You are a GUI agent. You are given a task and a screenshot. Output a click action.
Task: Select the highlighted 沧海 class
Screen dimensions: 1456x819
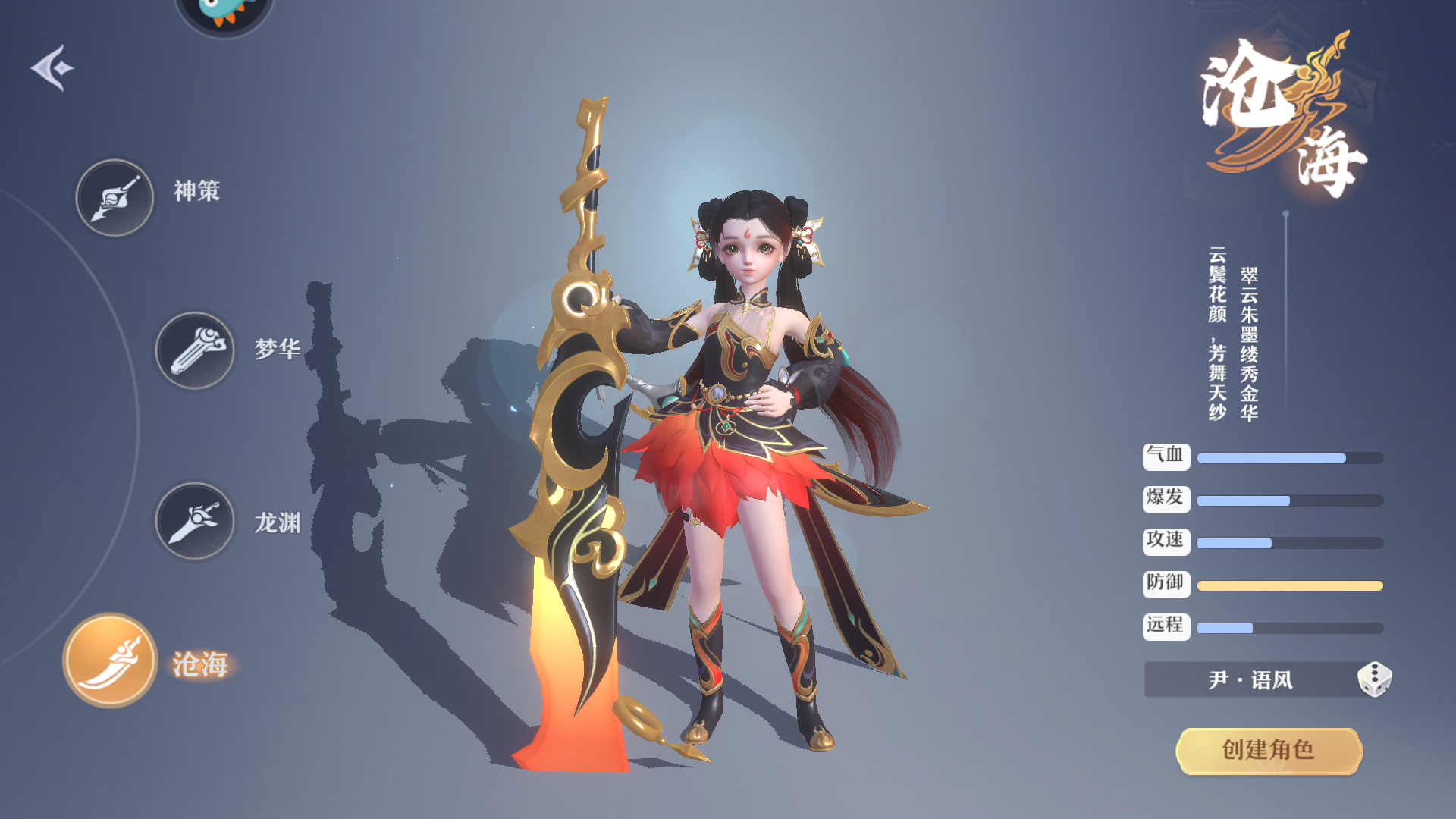click(x=111, y=660)
